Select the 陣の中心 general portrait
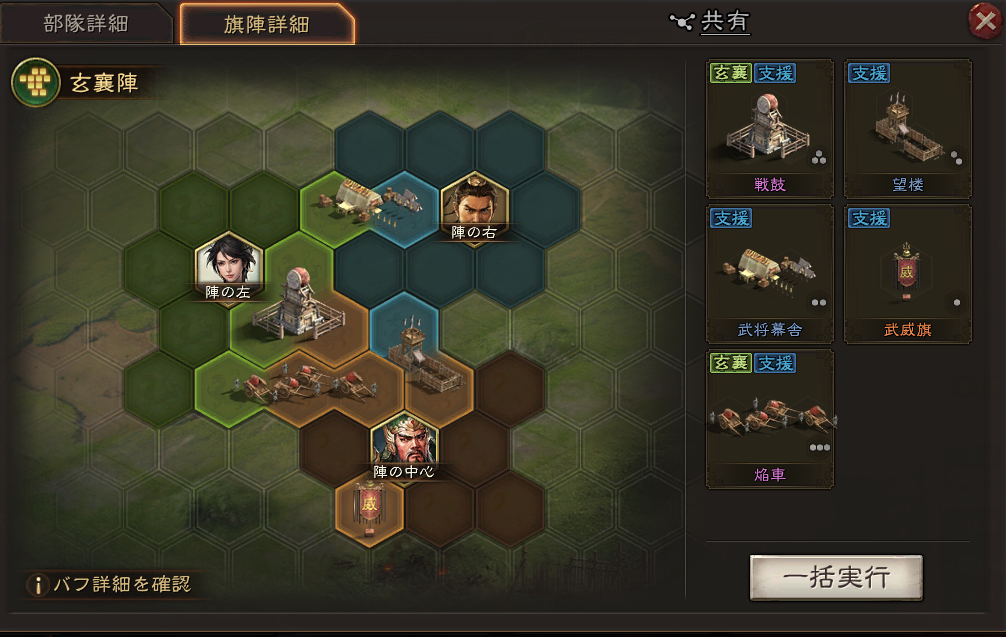1006x637 pixels. [x=404, y=446]
